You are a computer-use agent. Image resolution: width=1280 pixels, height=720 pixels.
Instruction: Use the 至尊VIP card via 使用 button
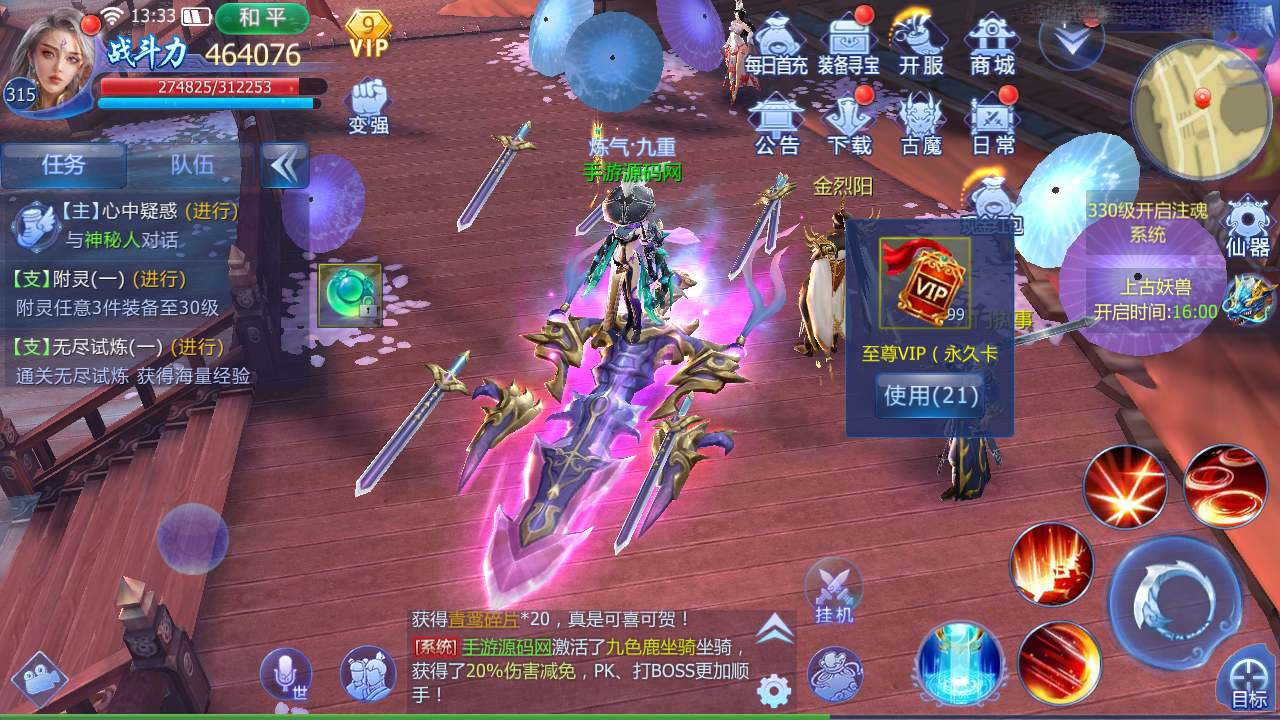[930, 395]
